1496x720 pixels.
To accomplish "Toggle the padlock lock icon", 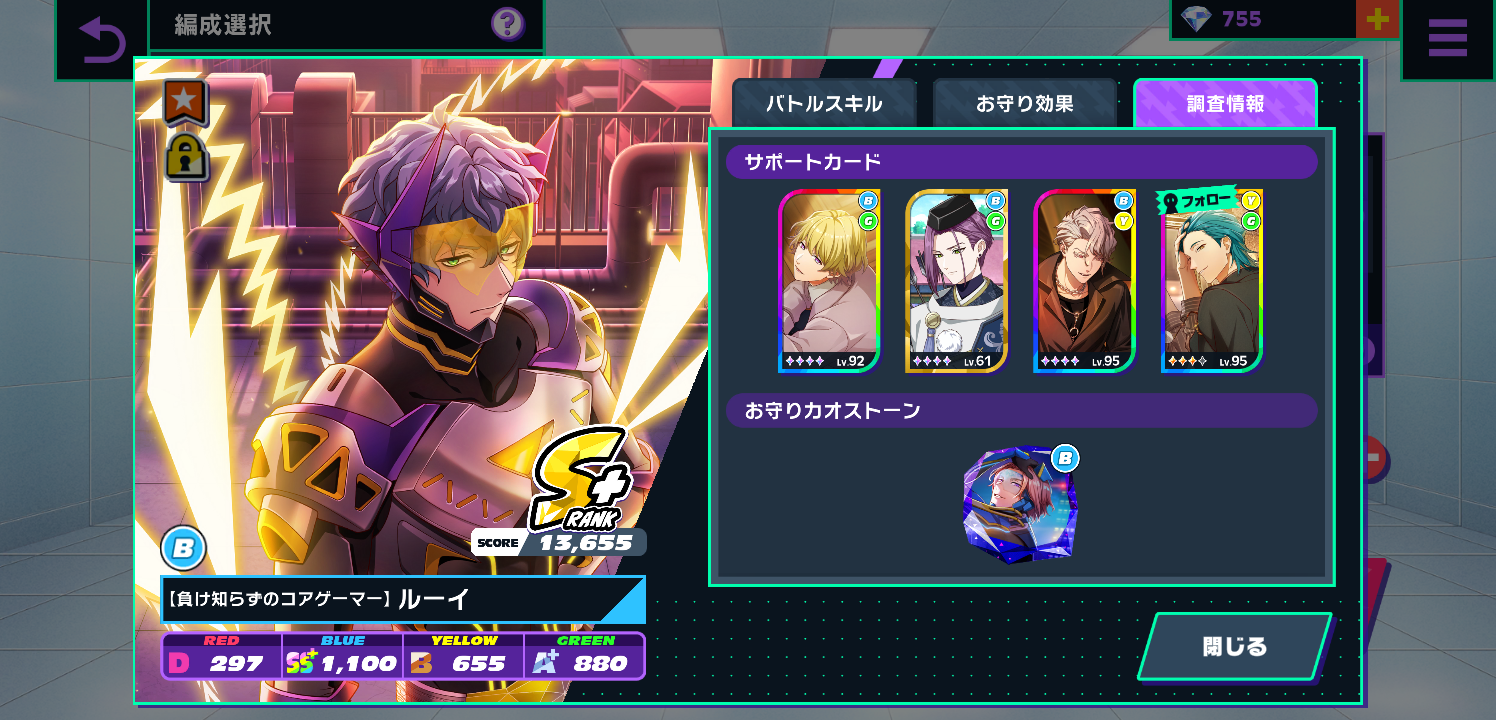I will point(186,157).
